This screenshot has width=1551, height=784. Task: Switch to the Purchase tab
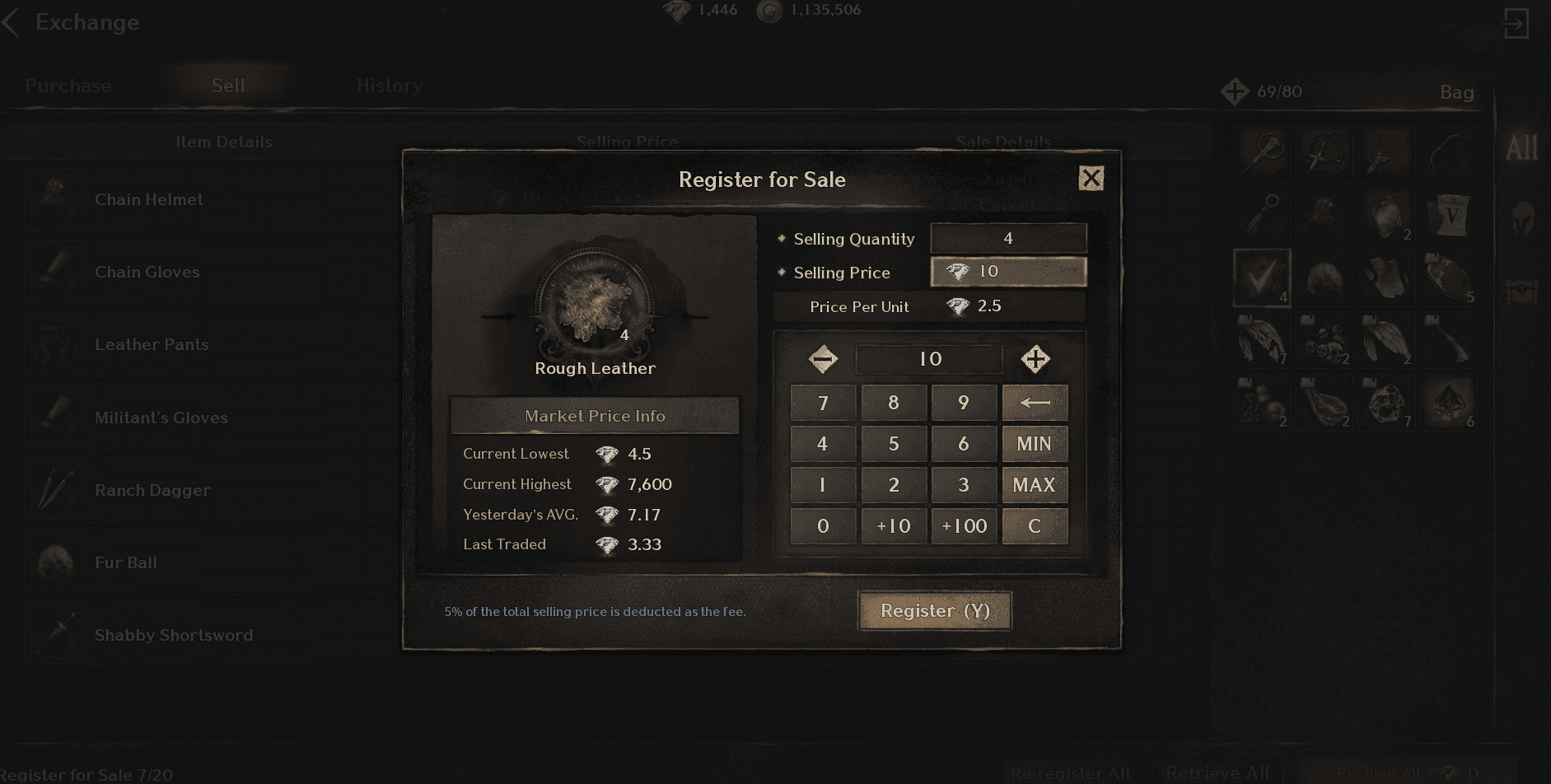tap(68, 86)
